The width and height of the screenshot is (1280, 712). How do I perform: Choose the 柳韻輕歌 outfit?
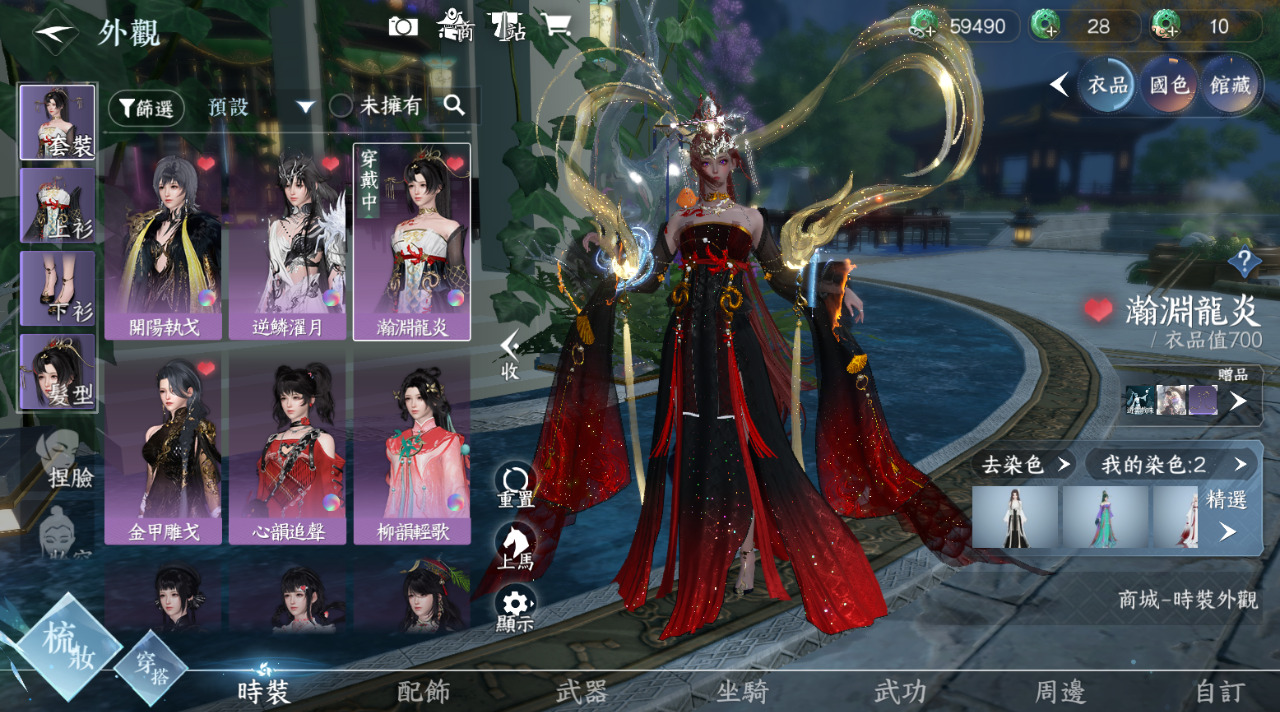(x=412, y=450)
